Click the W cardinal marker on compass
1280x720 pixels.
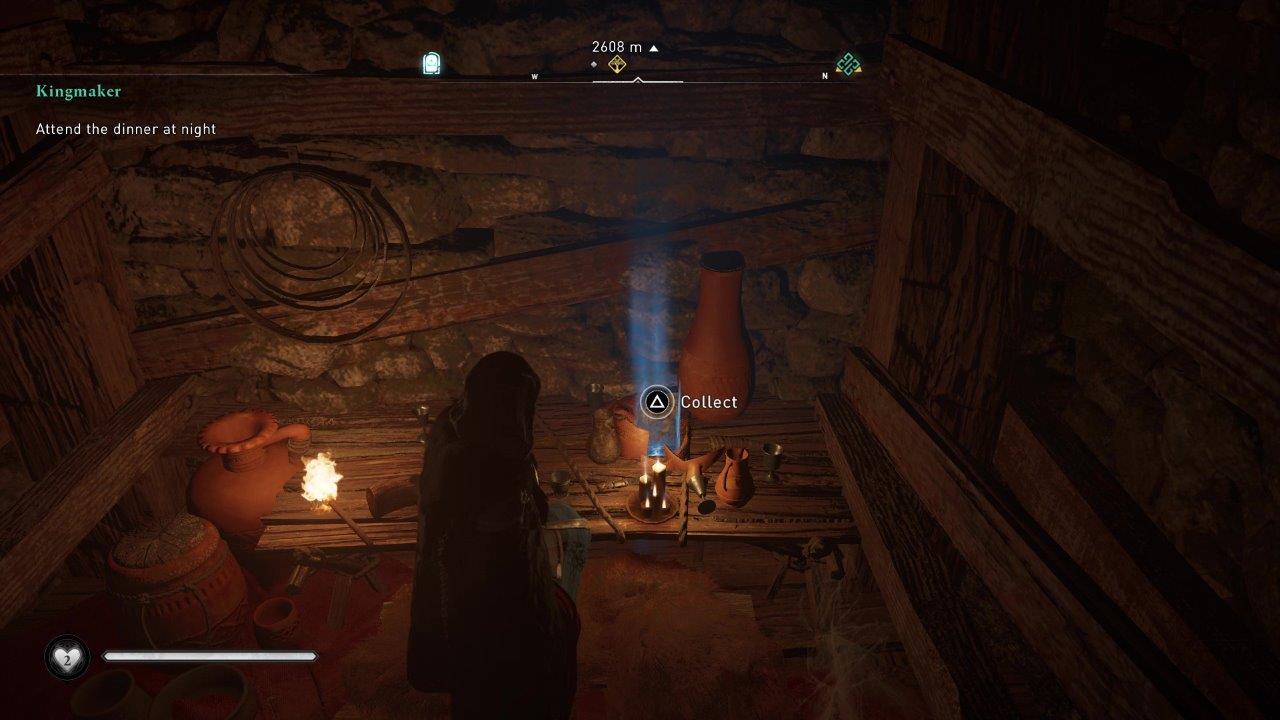coord(534,77)
